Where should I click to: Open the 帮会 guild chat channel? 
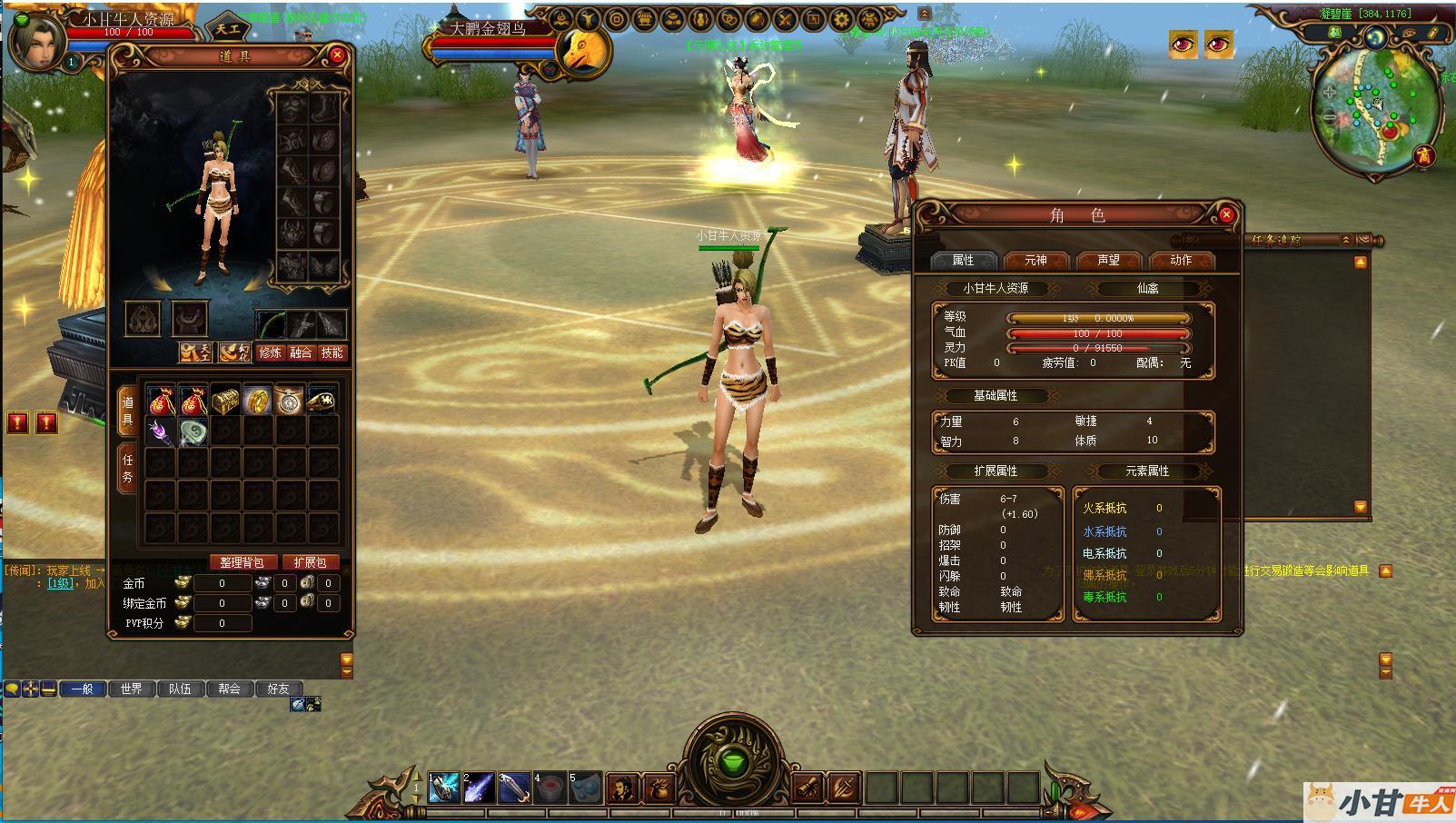click(x=229, y=689)
